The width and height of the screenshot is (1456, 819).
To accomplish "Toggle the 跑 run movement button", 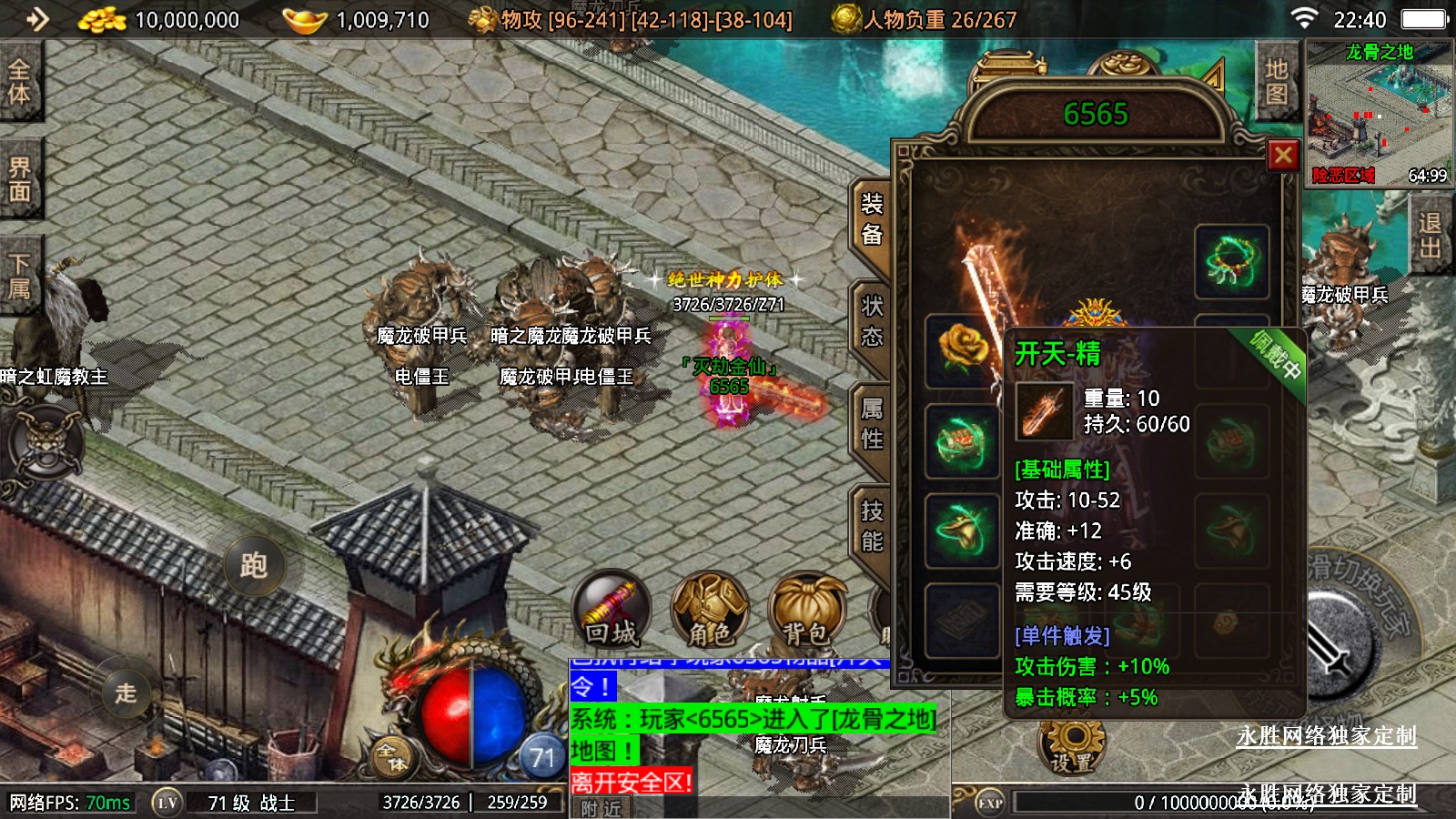I will click(254, 565).
